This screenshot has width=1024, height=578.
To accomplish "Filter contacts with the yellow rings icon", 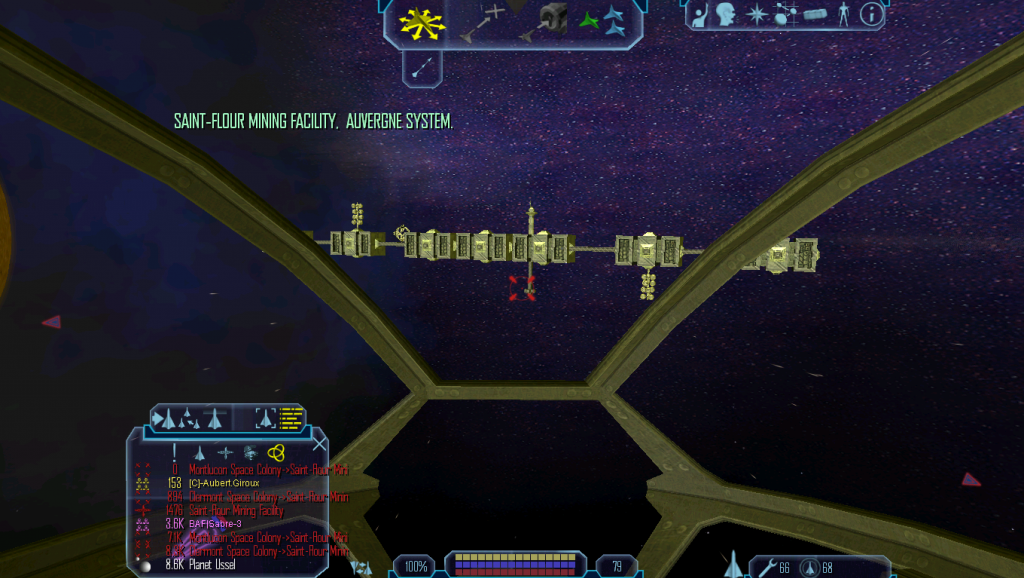I will pos(277,452).
